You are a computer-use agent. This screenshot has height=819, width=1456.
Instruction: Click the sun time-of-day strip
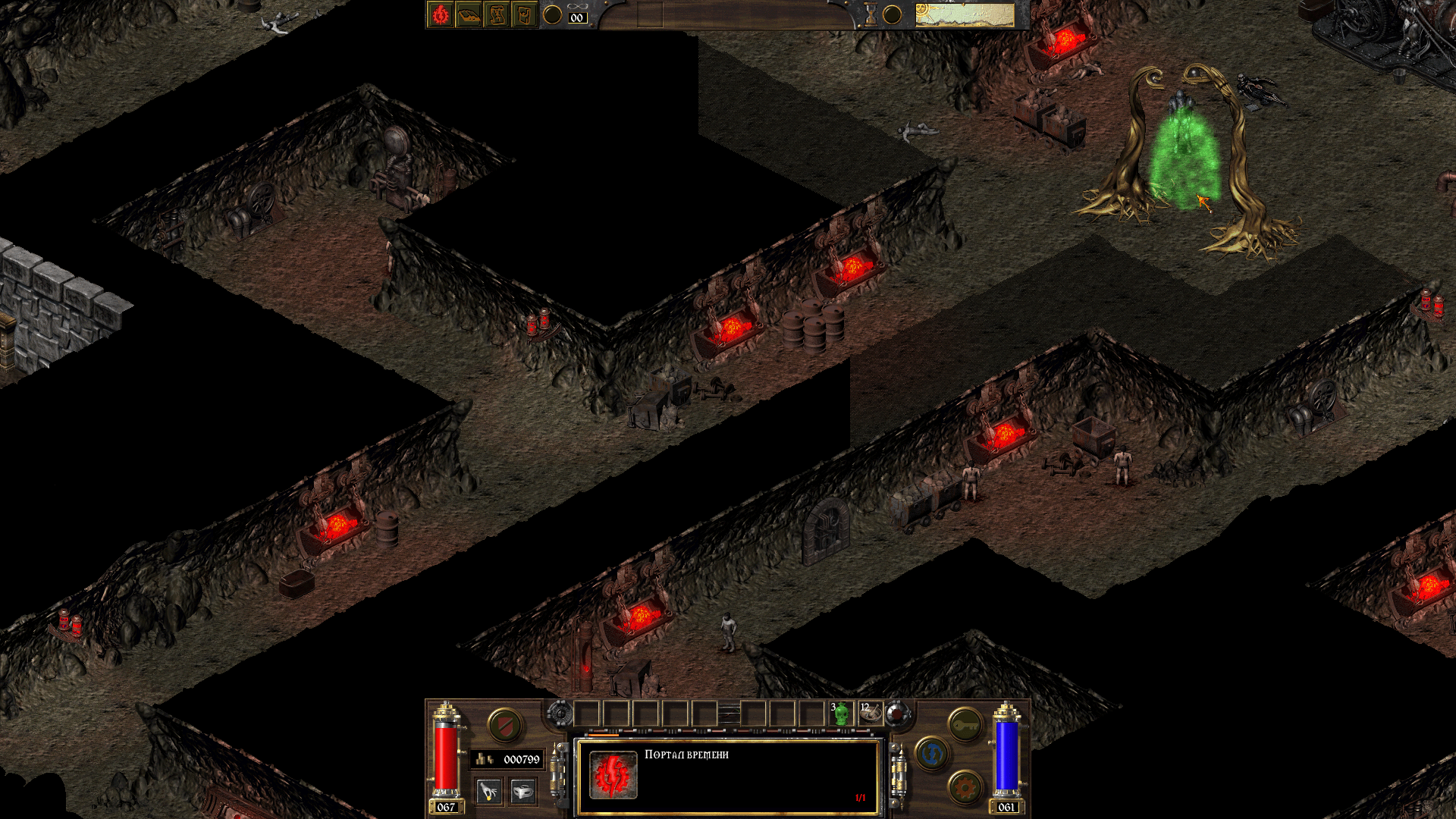965,15
